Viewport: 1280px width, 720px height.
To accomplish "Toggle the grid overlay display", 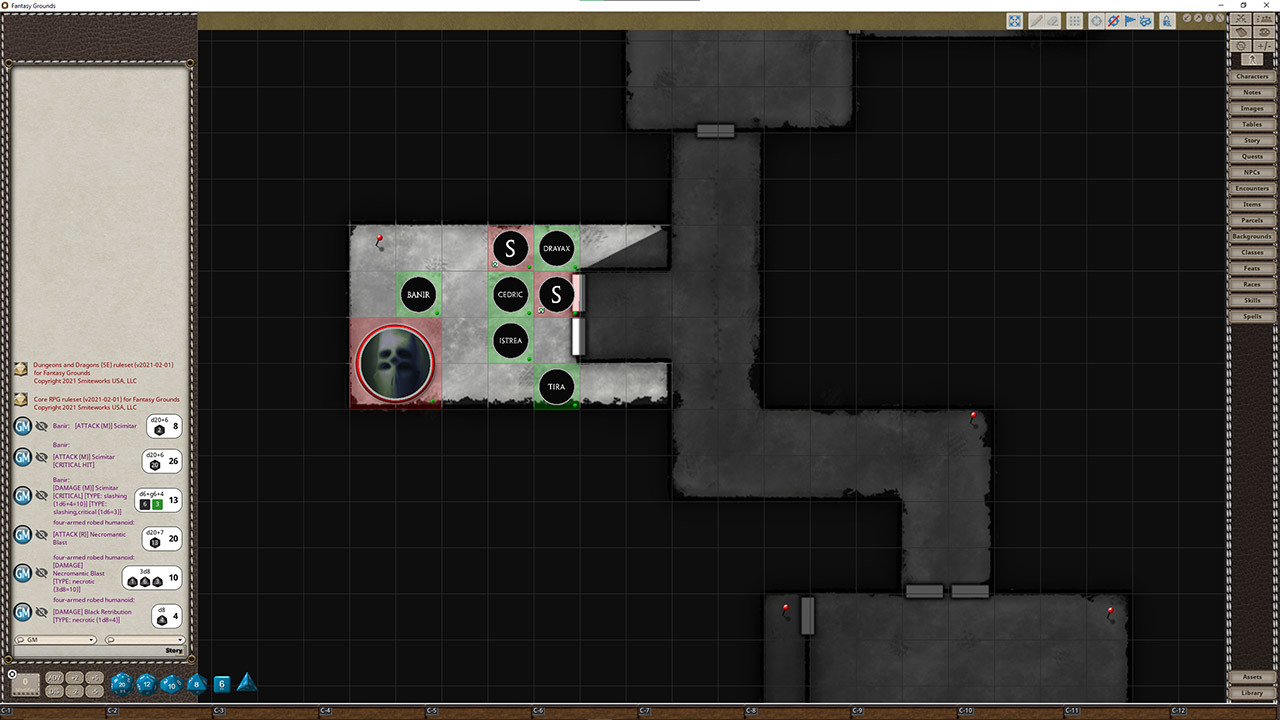I will click(1075, 20).
